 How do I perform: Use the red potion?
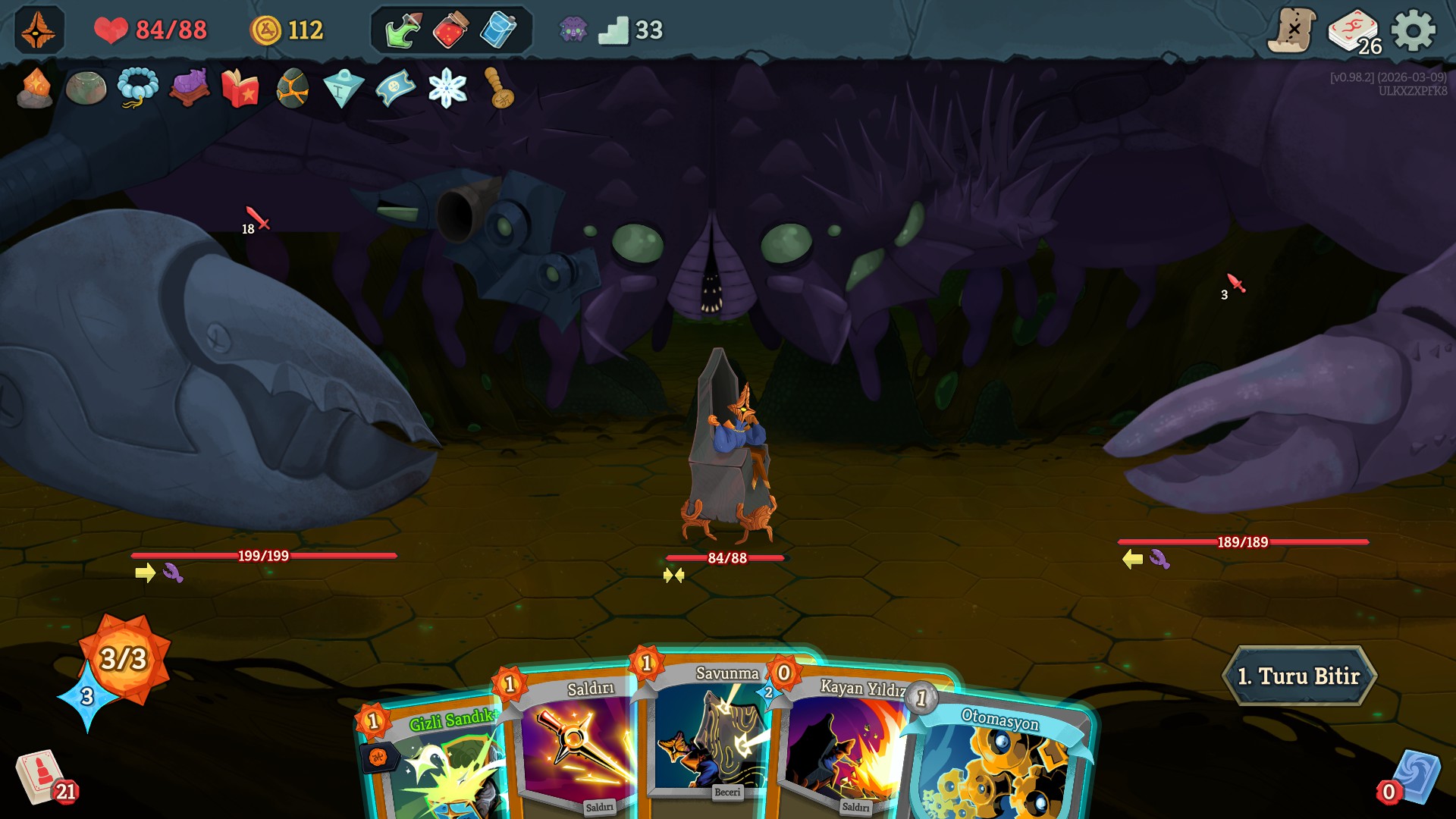pos(450,31)
